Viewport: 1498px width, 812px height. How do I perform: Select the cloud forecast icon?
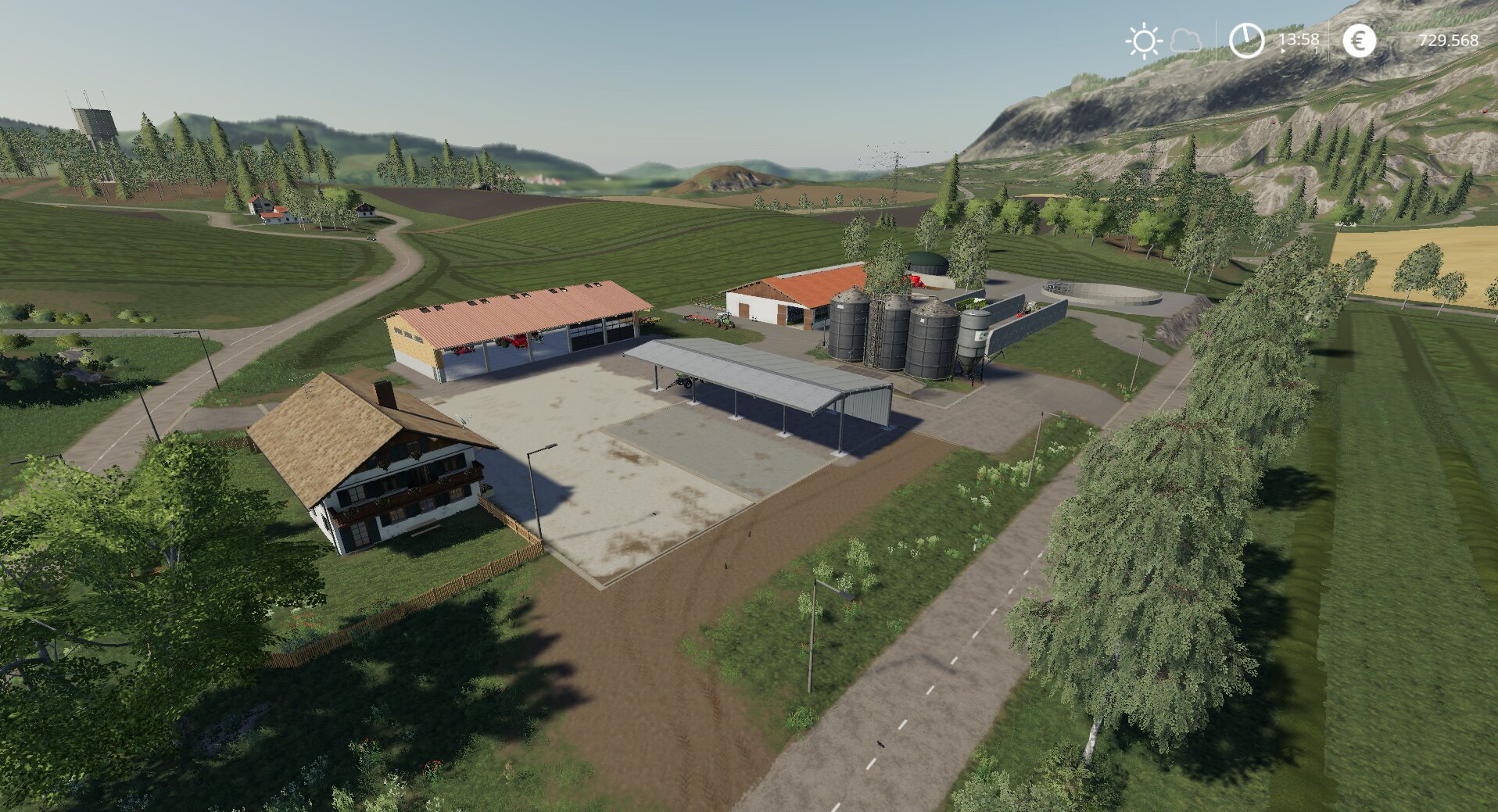click(x=1185, y=41)
